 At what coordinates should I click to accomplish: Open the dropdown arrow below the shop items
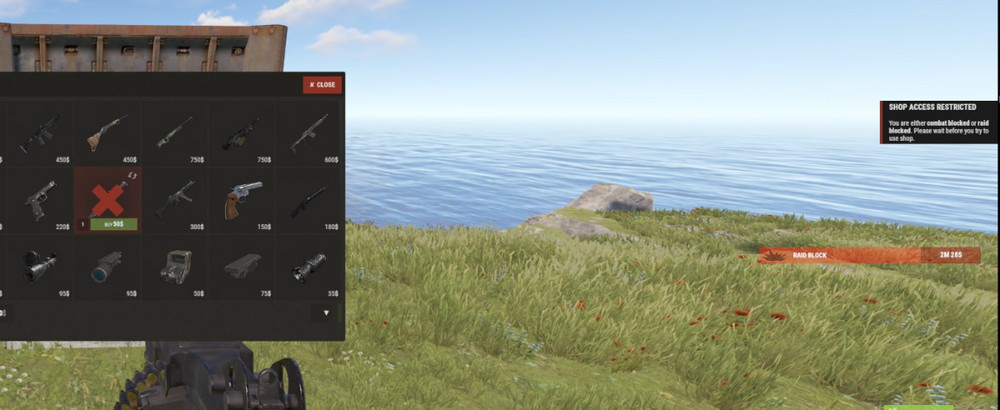pos(325,313)
